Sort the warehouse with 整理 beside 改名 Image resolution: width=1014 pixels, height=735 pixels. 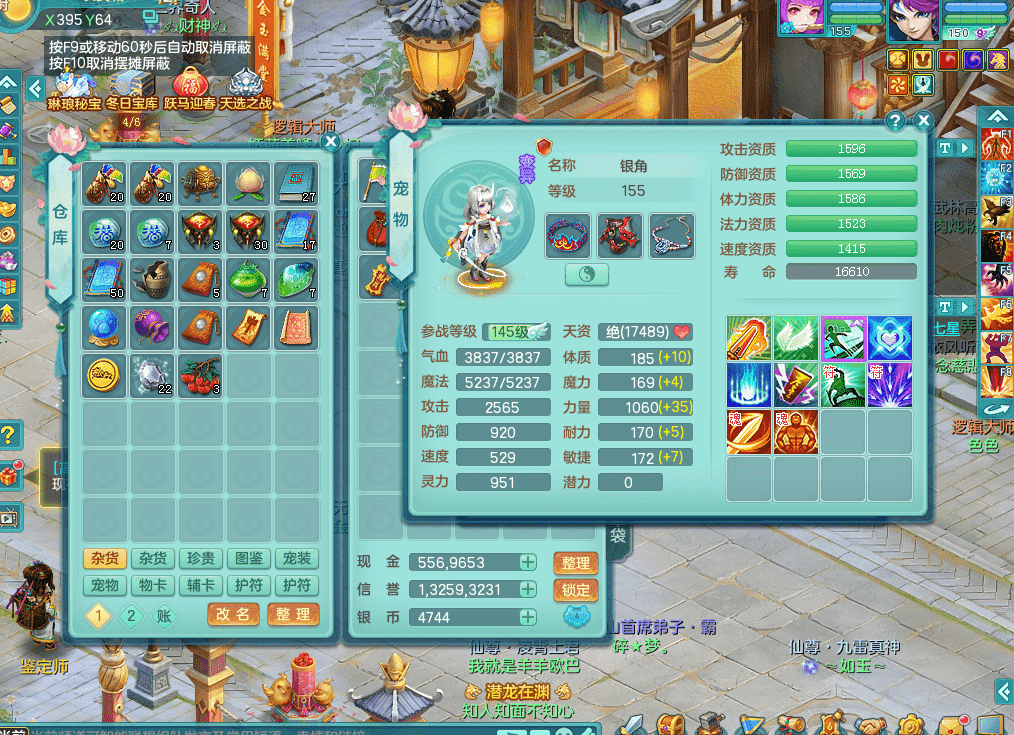(x=293, y=614)
